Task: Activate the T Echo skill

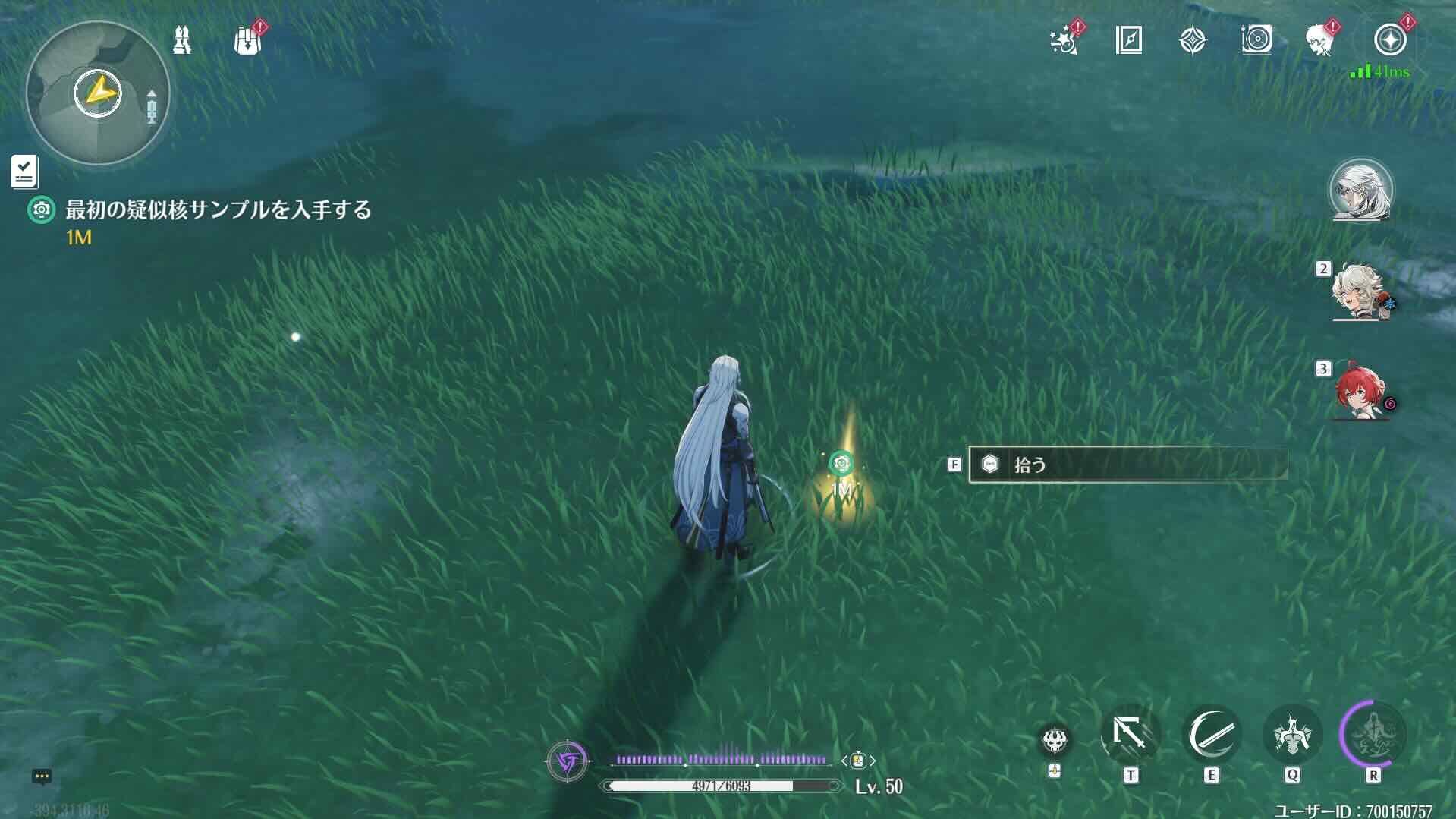Action: tap(1129, 735)
